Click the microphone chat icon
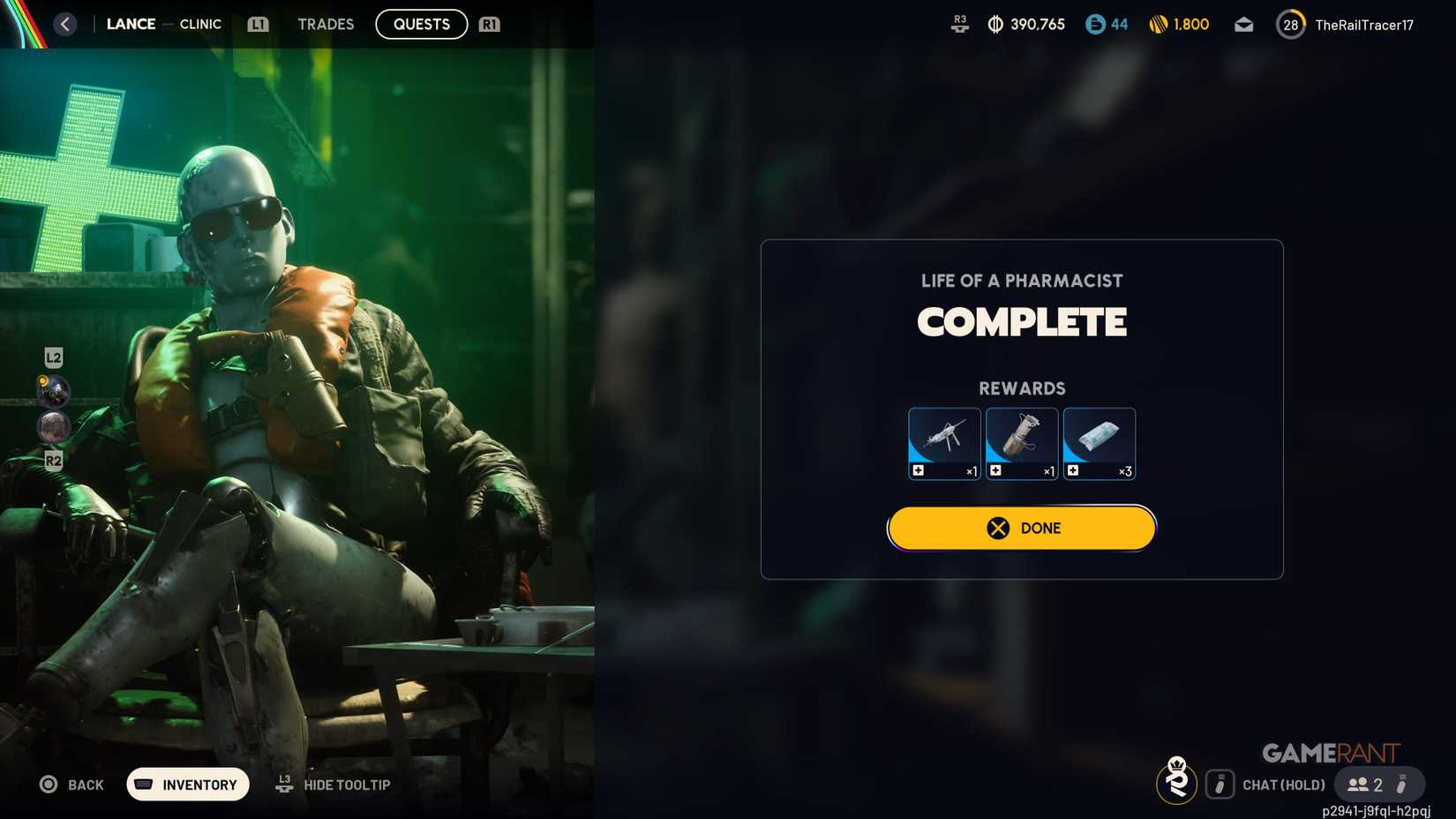The width and height of the screenshot is (1456, 819). tap(1221, 784)
